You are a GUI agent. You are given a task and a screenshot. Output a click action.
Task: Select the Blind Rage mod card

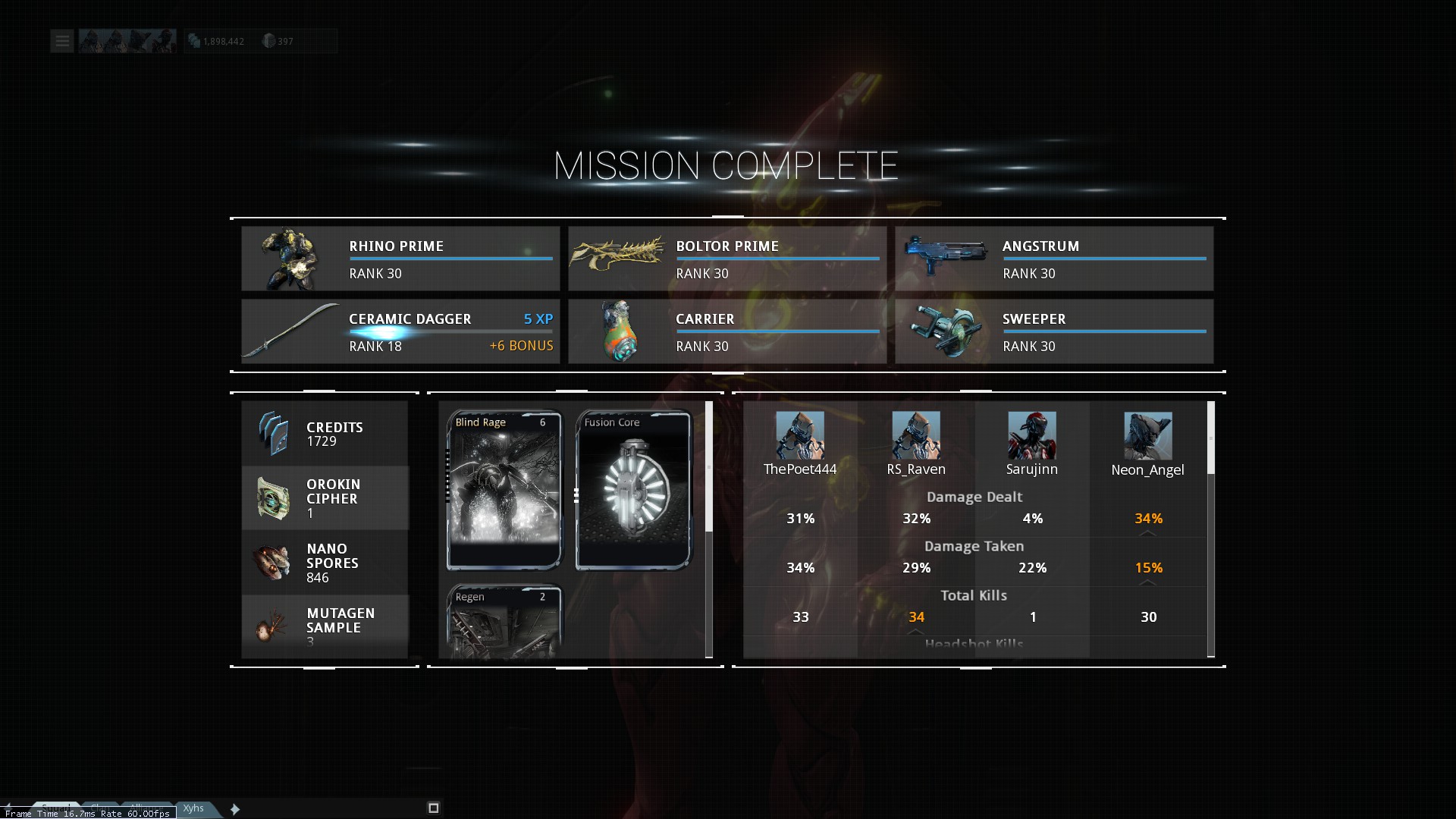point(504,489)
